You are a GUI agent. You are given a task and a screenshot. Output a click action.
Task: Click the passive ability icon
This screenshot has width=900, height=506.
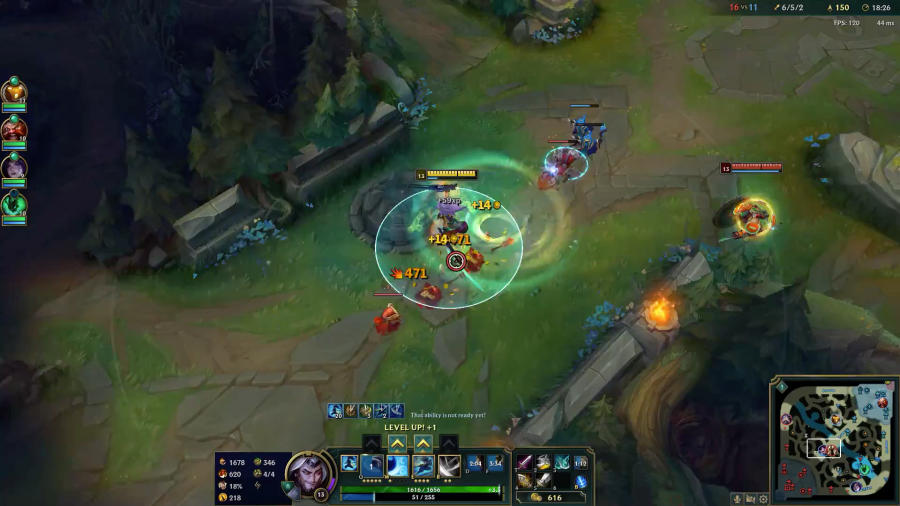349,463
